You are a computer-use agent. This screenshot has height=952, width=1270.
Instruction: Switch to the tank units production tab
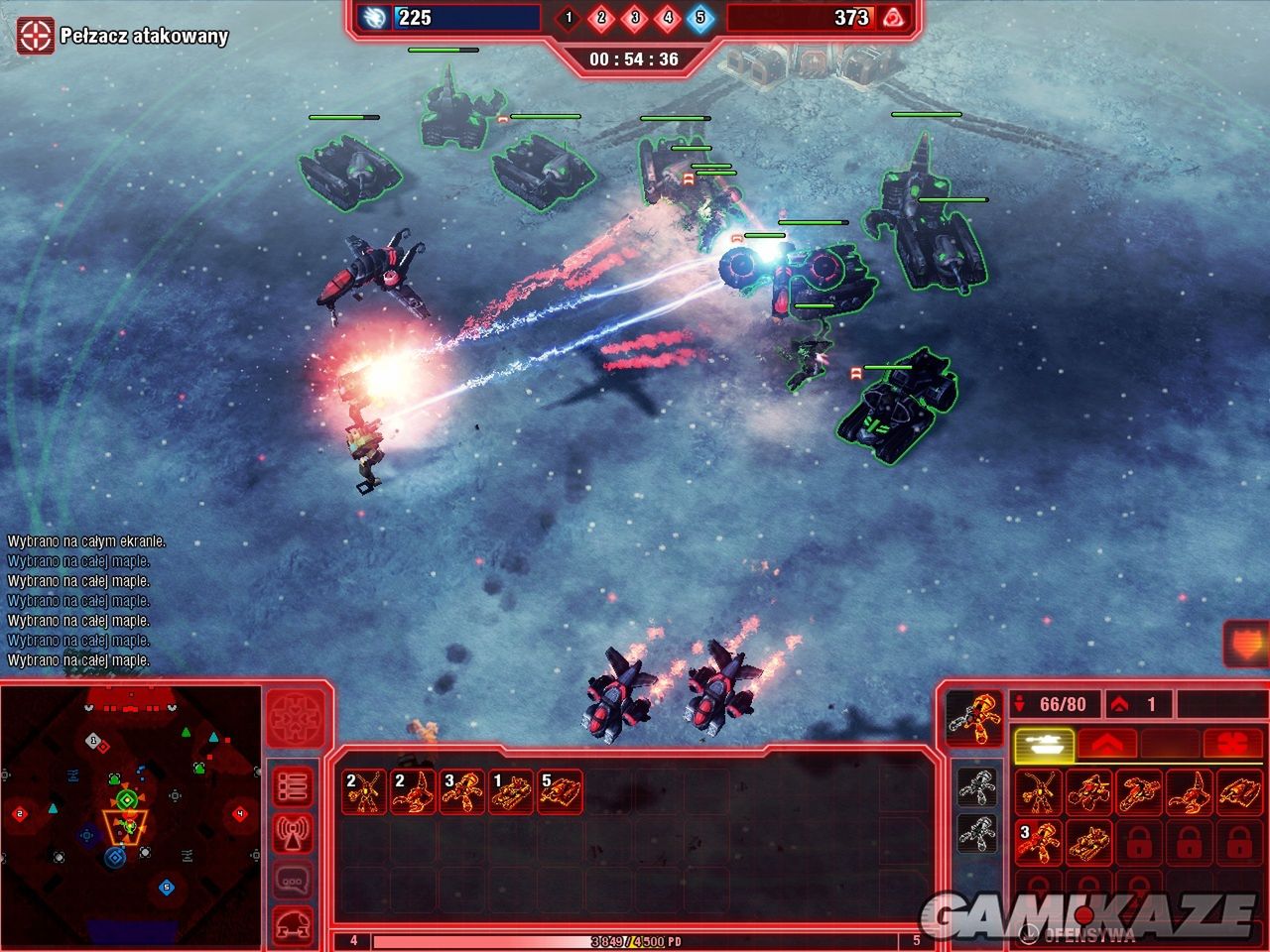[1042, 744]
